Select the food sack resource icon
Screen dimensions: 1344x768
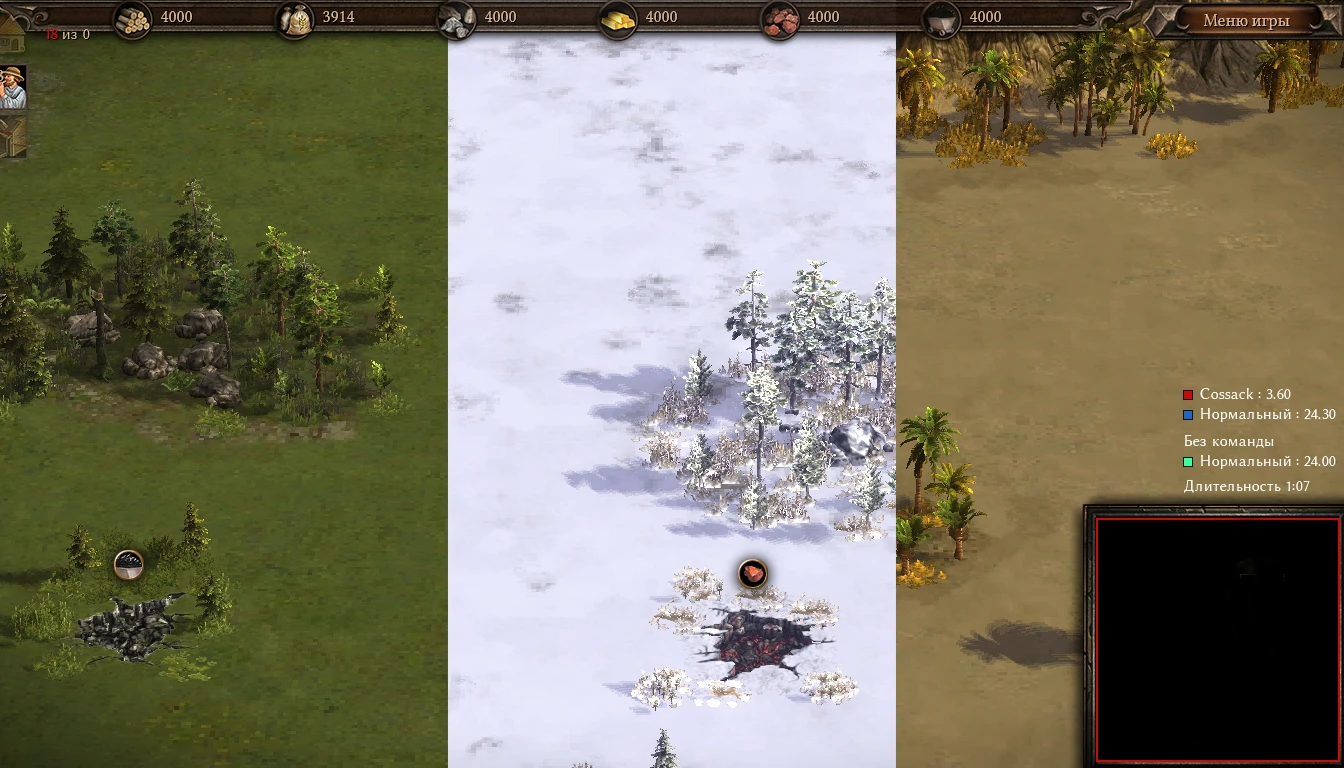click(x=293, y=17)
